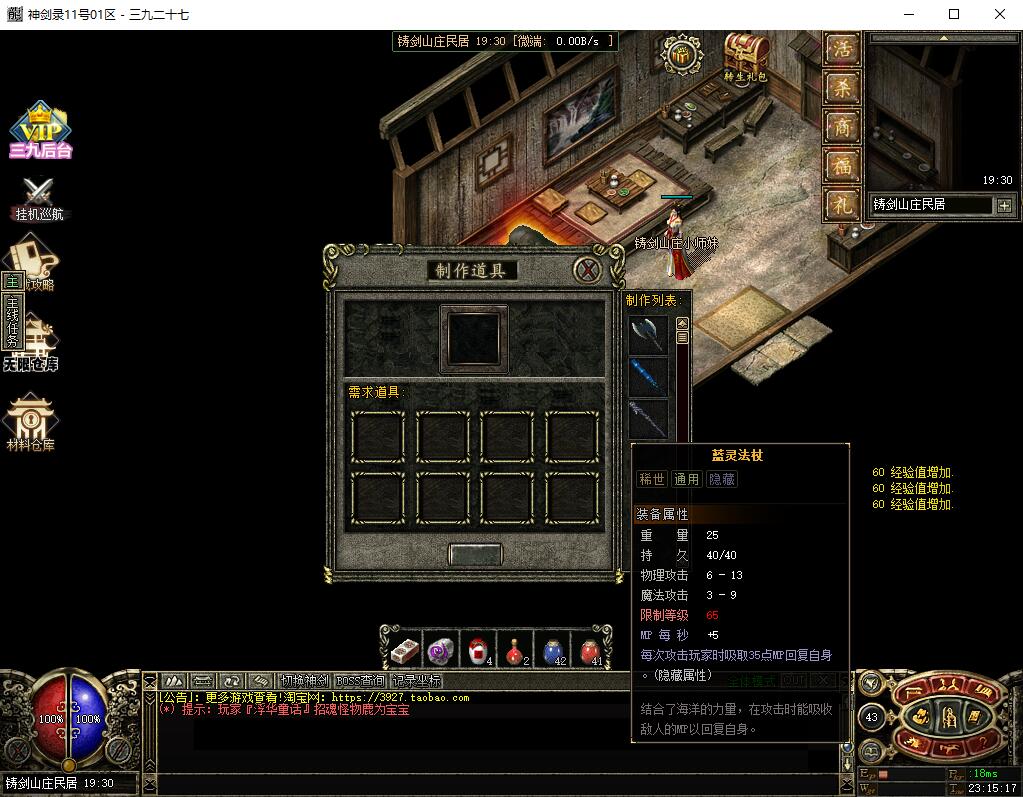This screenshot has height=797, width=1023.
Task: Pick the grey spiked staff recipe
Action: [x=648, y=417]
